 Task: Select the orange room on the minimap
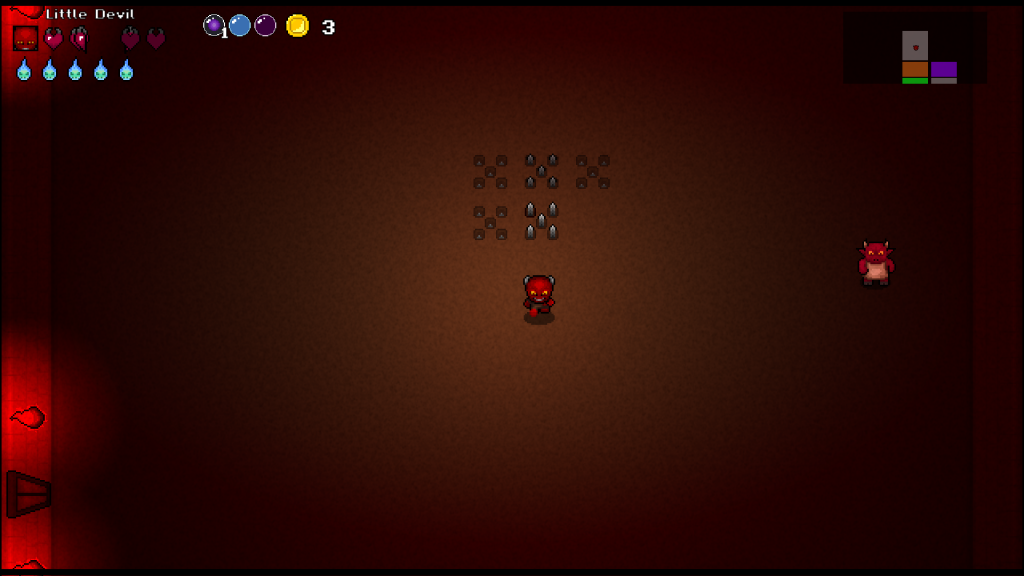(x=915, y=69)
